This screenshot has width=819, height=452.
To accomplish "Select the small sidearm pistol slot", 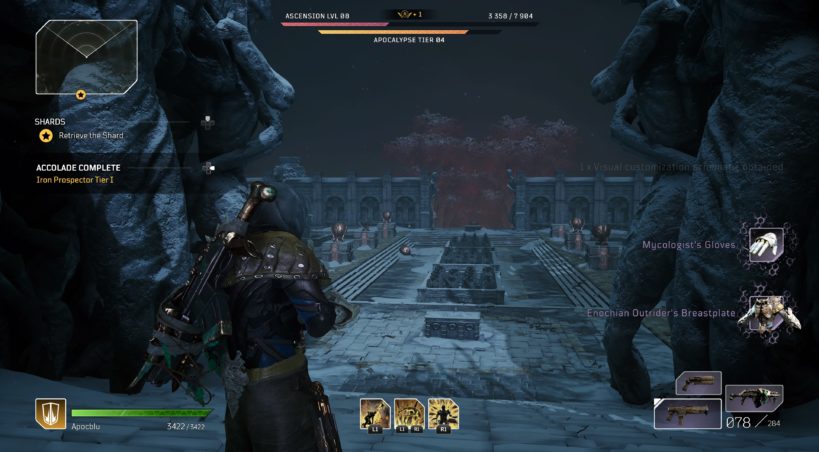I will point(698,383).
